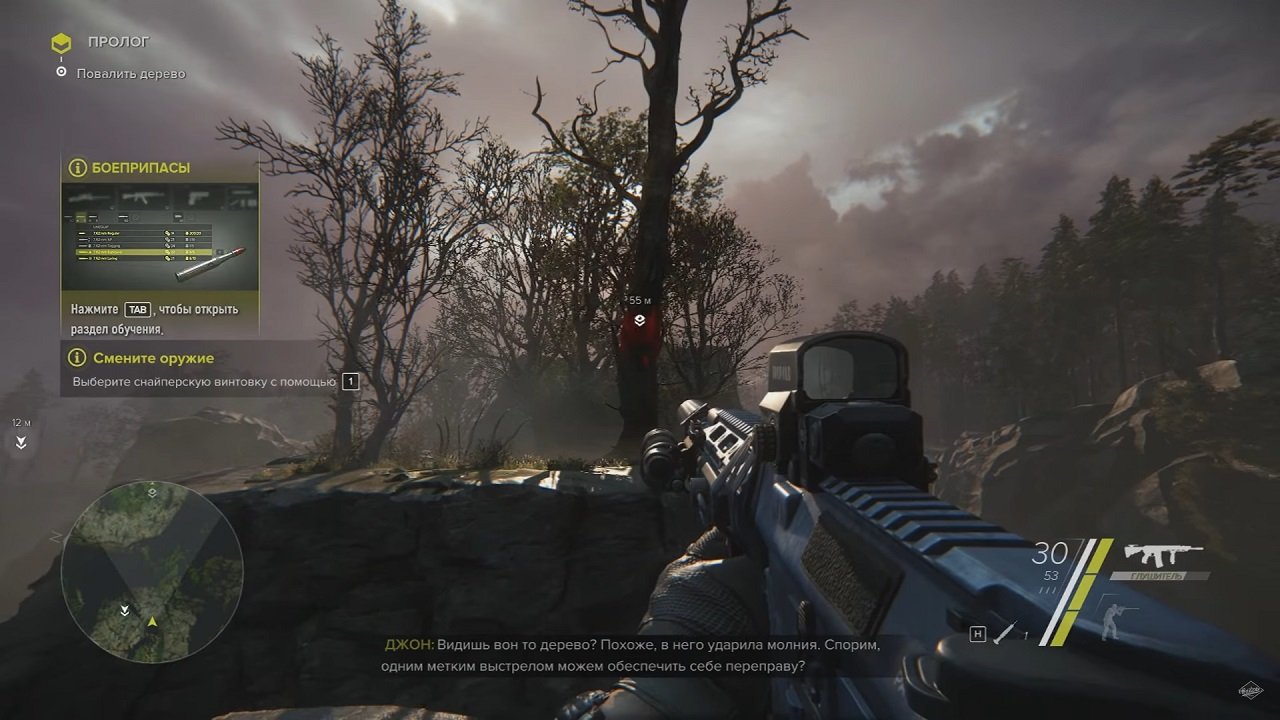Click the pistol thumbnail in the ammo tutorial
This screenshot has height=720, width=1280.
[195, 199]
